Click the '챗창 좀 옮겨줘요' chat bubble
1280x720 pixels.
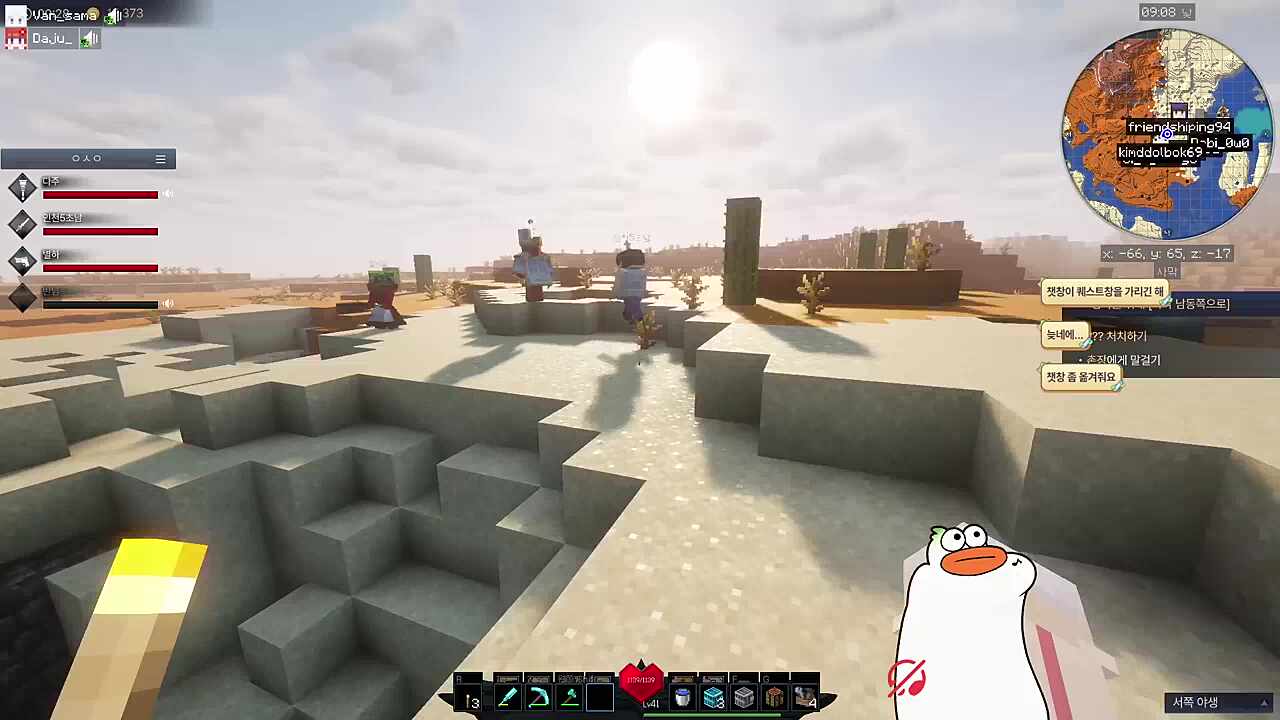point(1080,377)
